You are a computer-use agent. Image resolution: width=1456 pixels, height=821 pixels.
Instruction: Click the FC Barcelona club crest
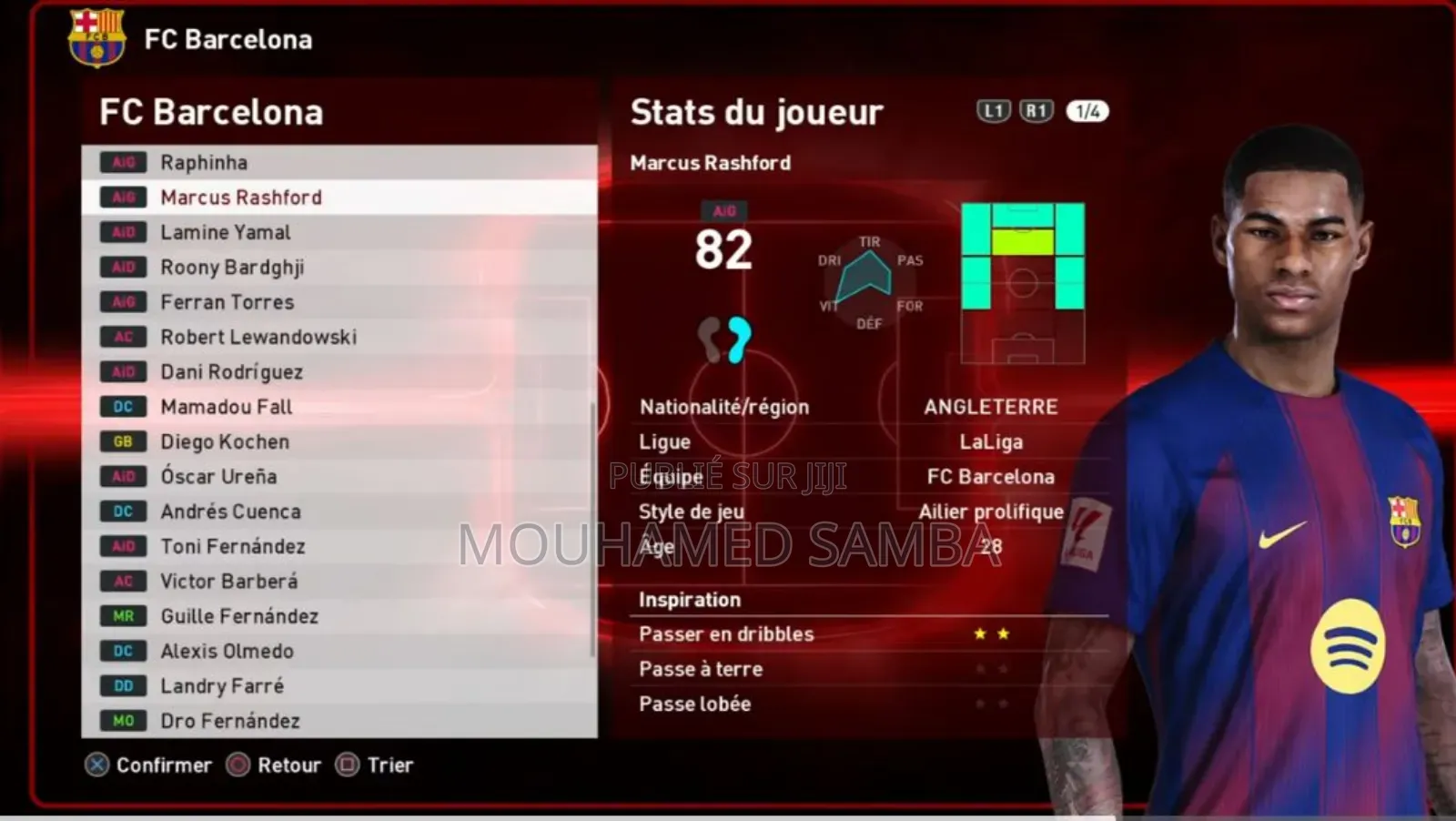coord(96,38)
